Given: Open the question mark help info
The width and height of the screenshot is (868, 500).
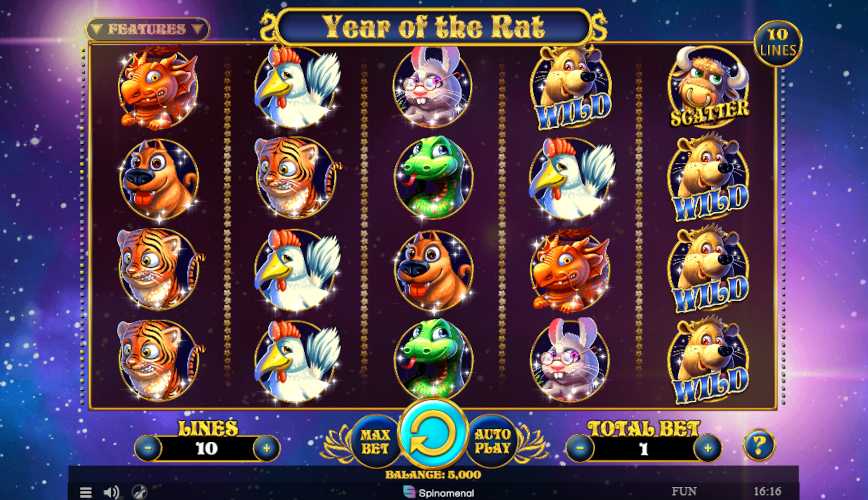Looking at the screenshot, I should pyautogui.click(x=759, y=445).
